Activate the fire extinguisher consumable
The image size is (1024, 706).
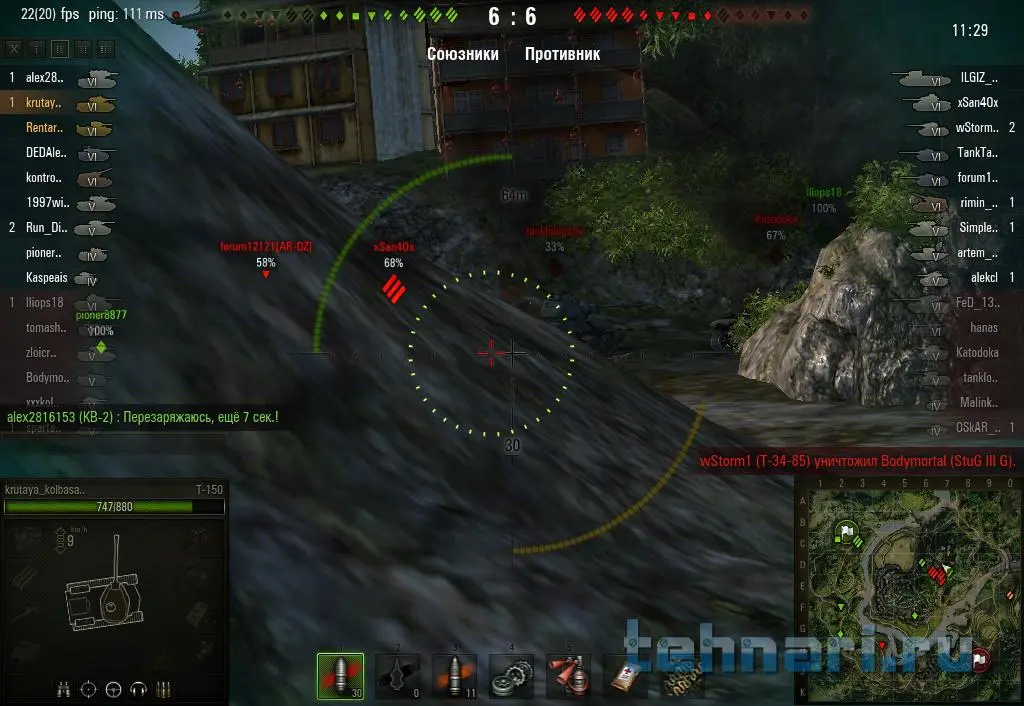(x=570, y=676)
